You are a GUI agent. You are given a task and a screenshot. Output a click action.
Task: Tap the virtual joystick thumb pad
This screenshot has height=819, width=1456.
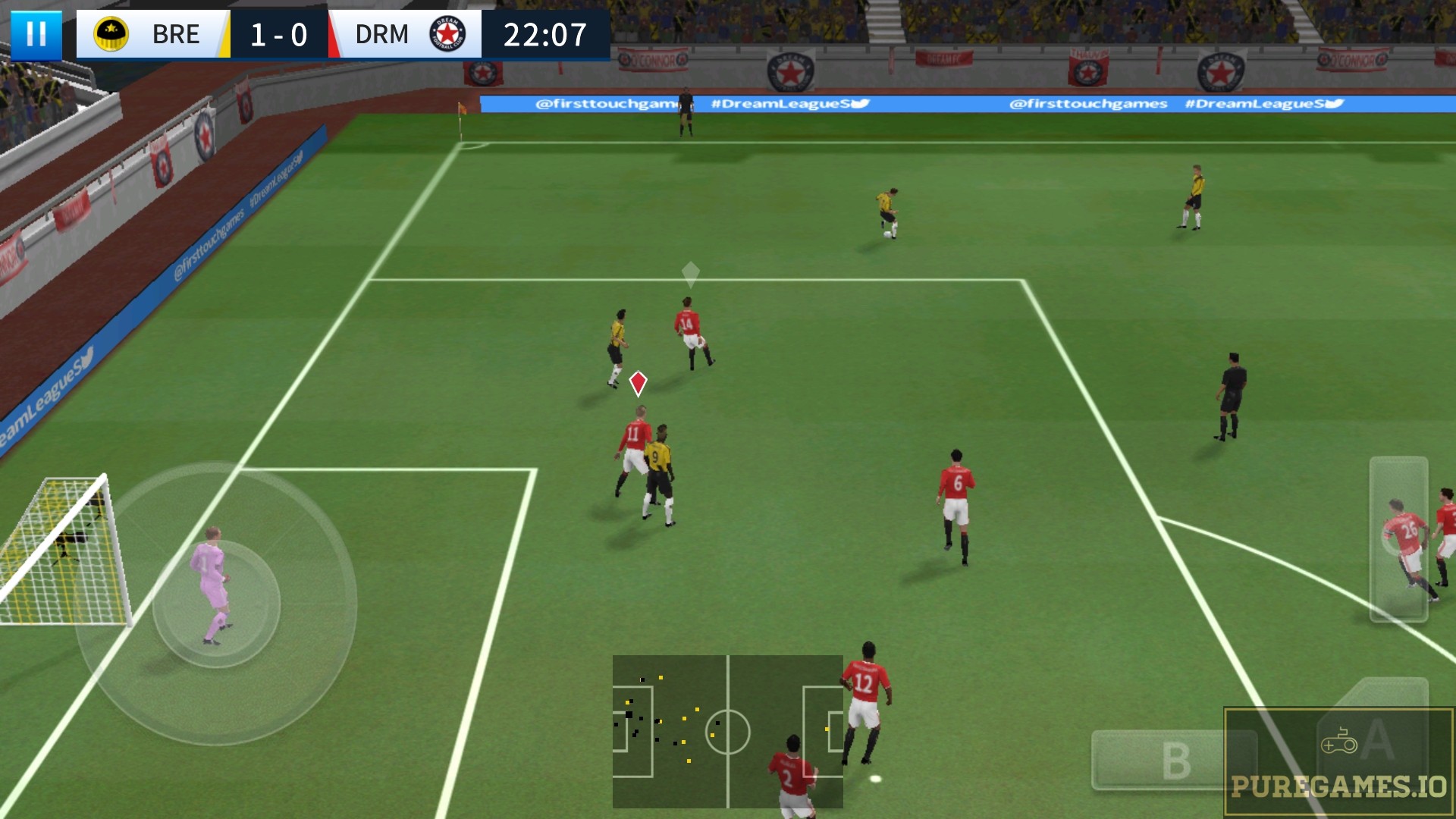pos(216,604)
